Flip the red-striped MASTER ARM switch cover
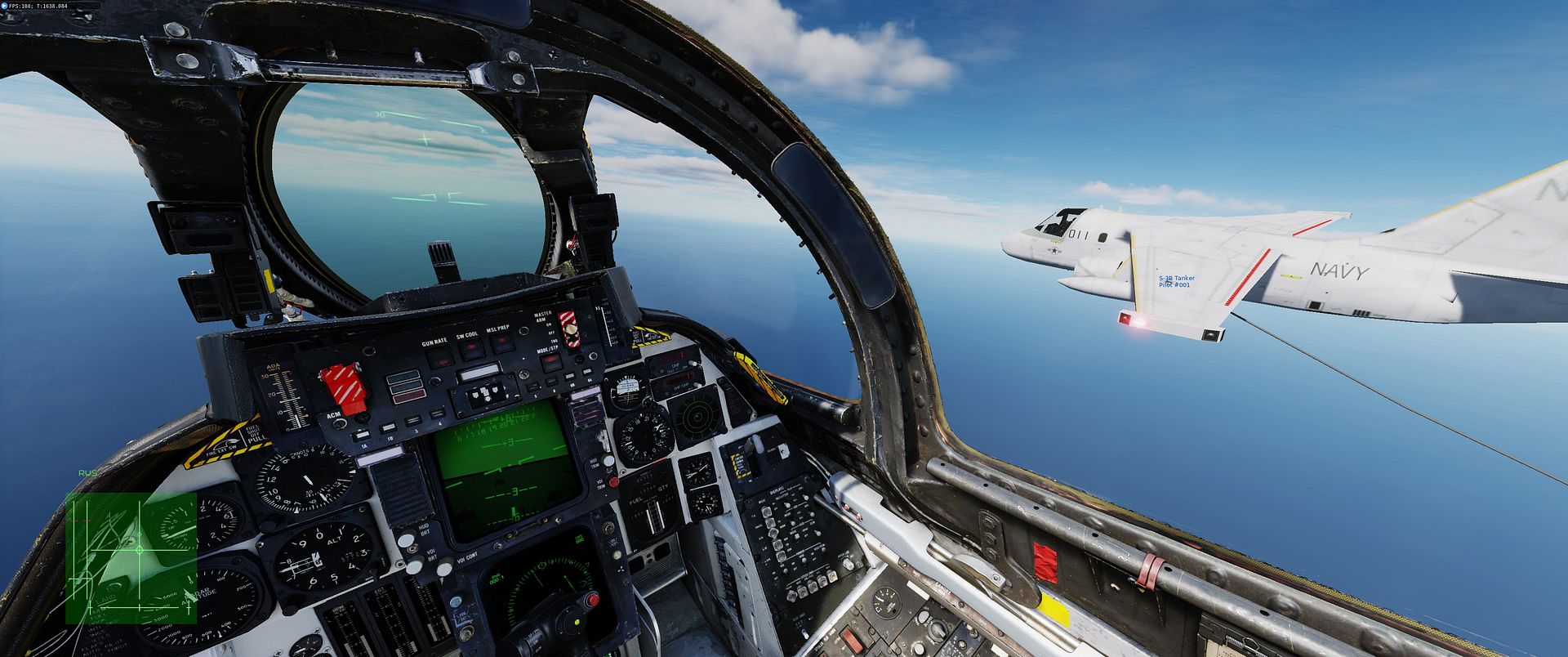 coord(566,328)
